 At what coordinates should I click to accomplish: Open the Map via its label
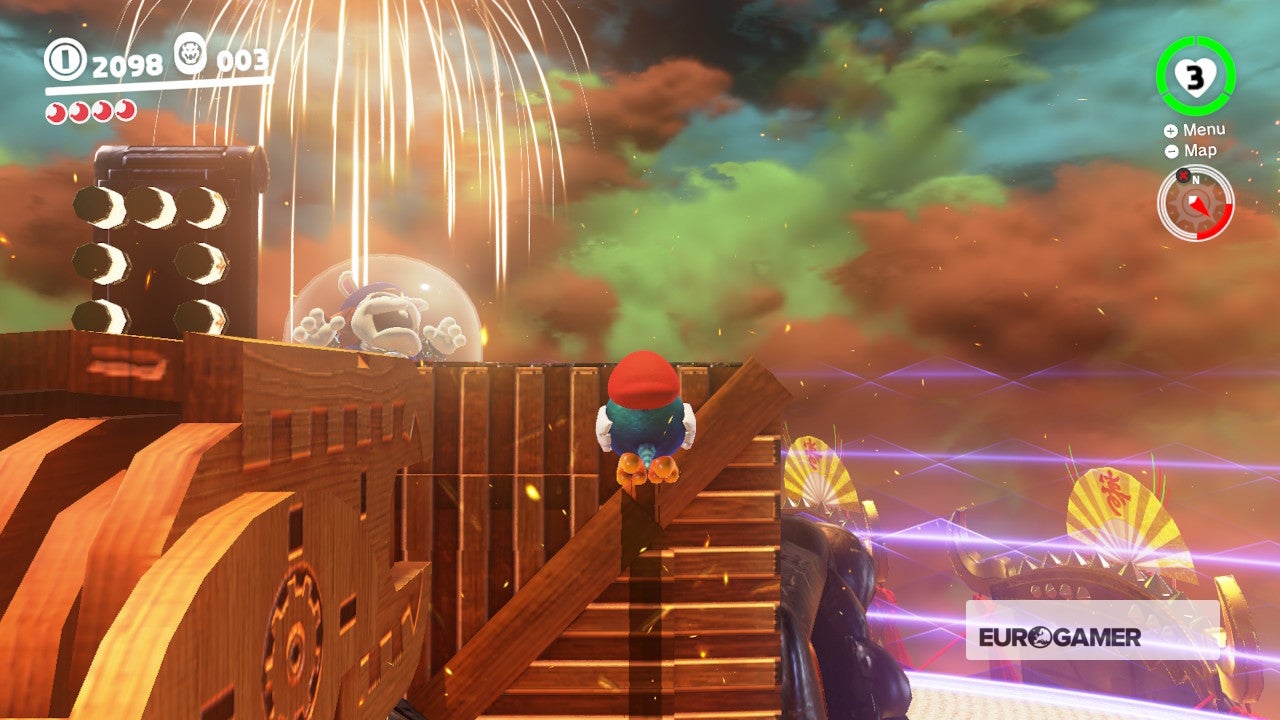point(1202,151)
